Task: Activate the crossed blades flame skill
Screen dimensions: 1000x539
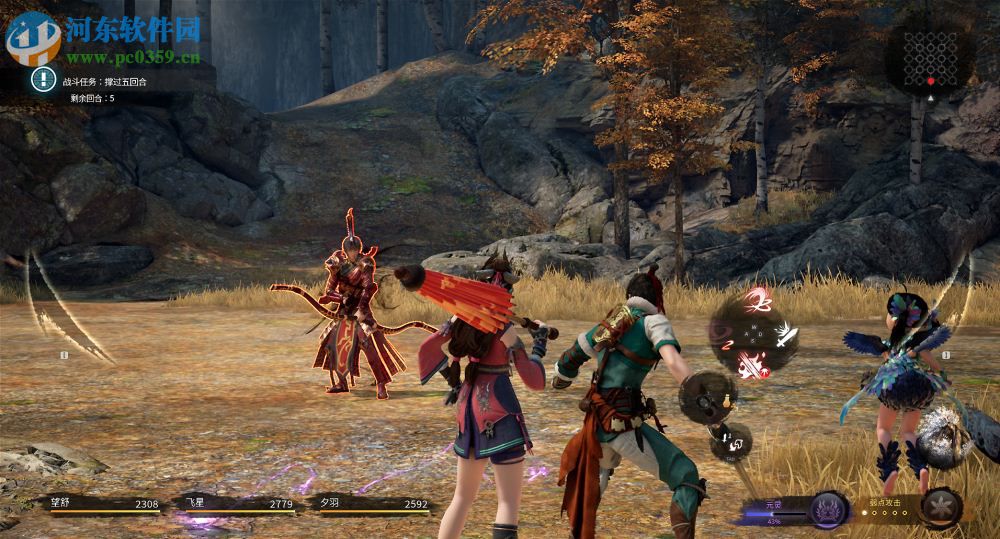Action: [752, 366]
